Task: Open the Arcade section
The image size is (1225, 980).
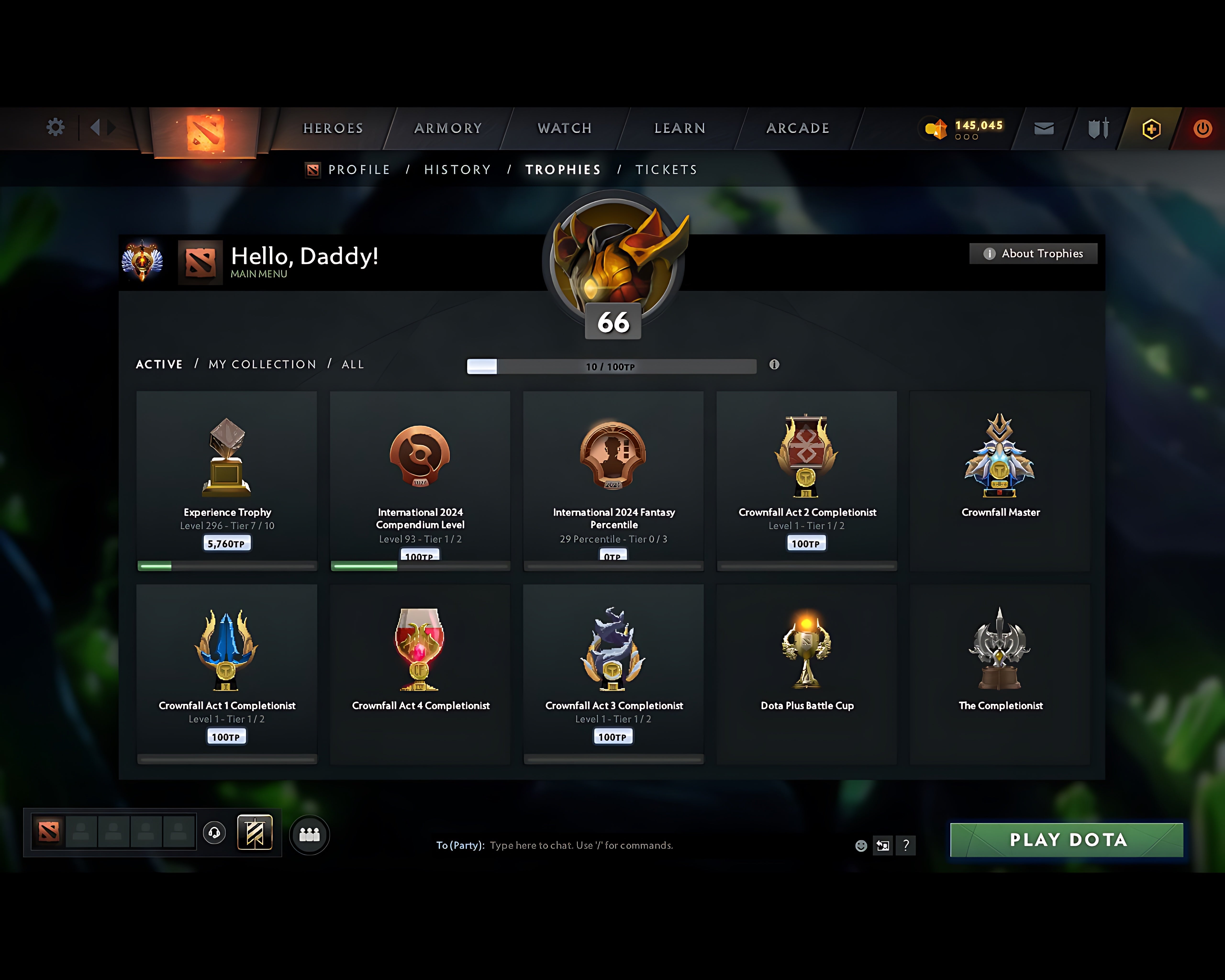Action: [798, 128]
